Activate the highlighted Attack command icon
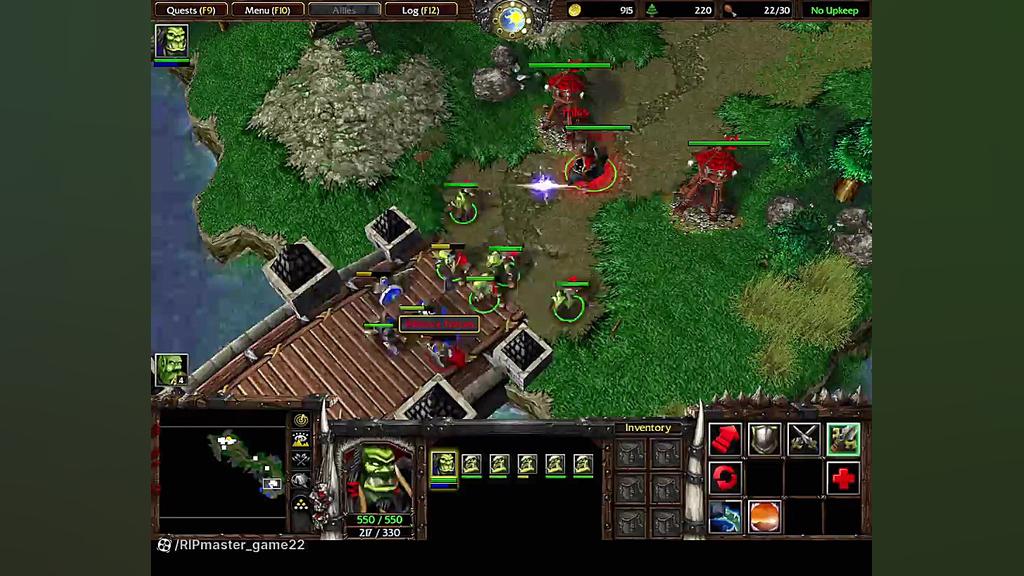The width and height of the screenshot is (1024, 576). tap(843, 438)
